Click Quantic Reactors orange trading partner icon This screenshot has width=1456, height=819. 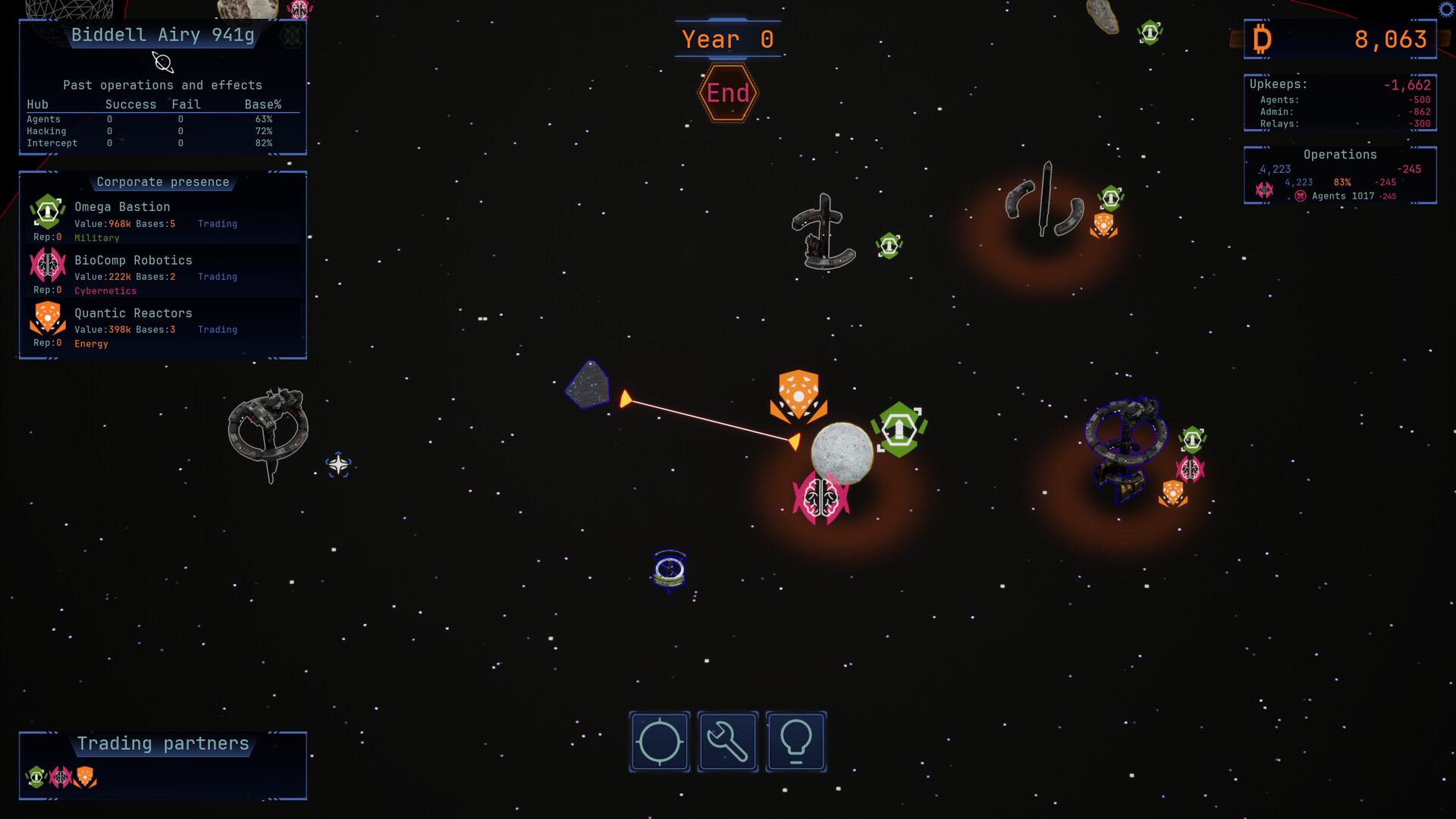[x=85, y=777]
